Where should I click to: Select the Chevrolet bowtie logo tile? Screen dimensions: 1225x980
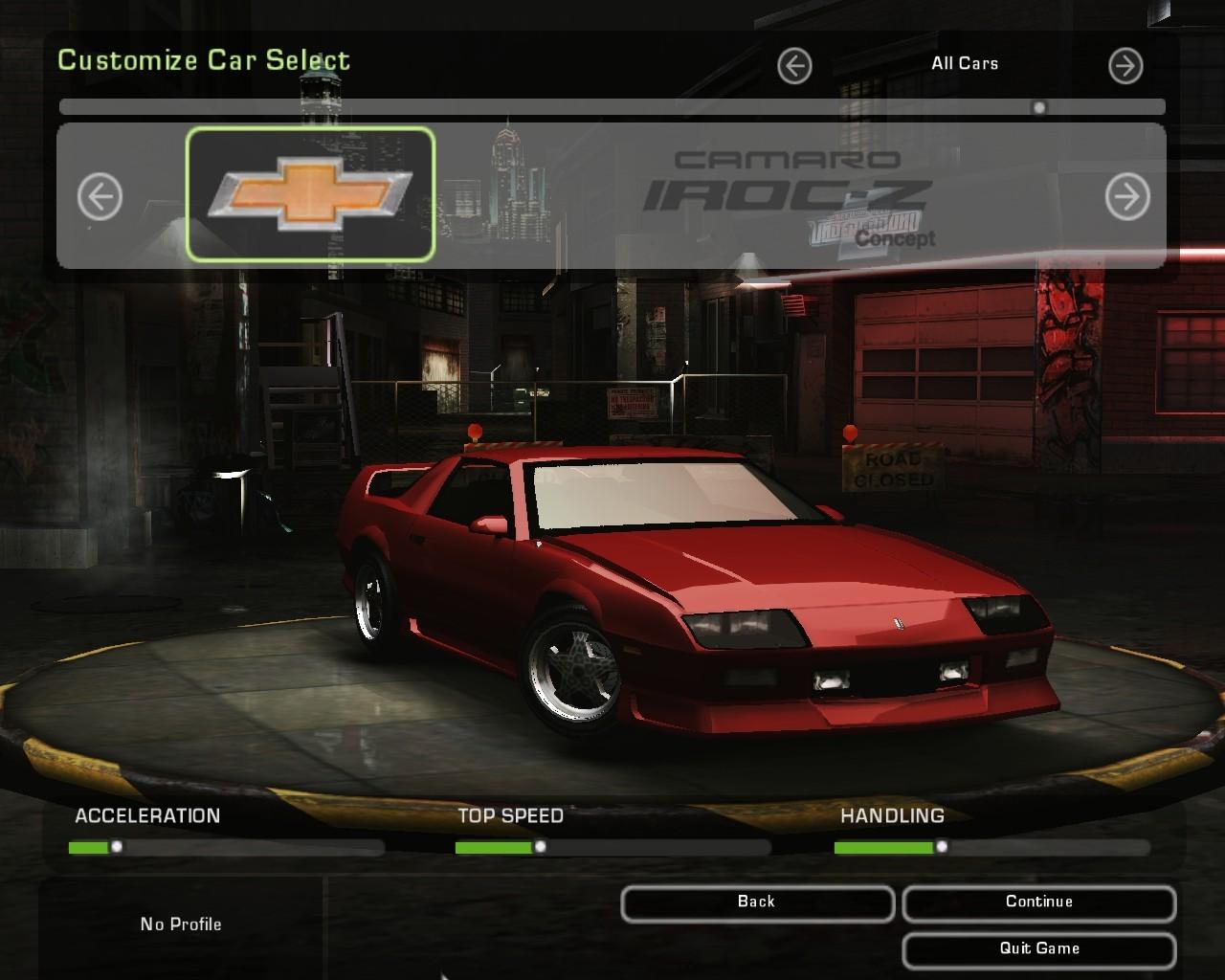[310, 194]
